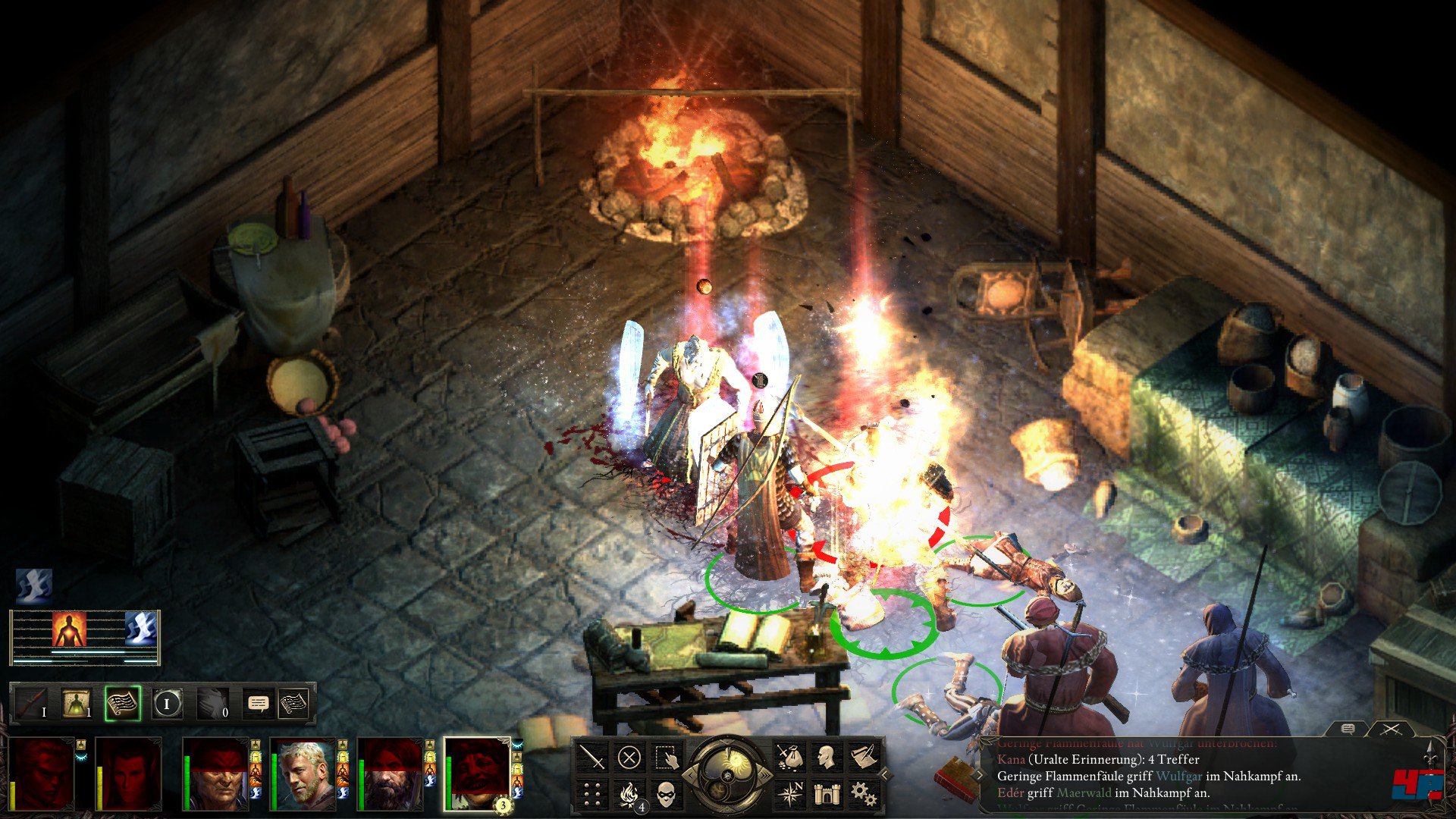Select the blond bearded companion portrait
1456x819 pixels.
303,773
